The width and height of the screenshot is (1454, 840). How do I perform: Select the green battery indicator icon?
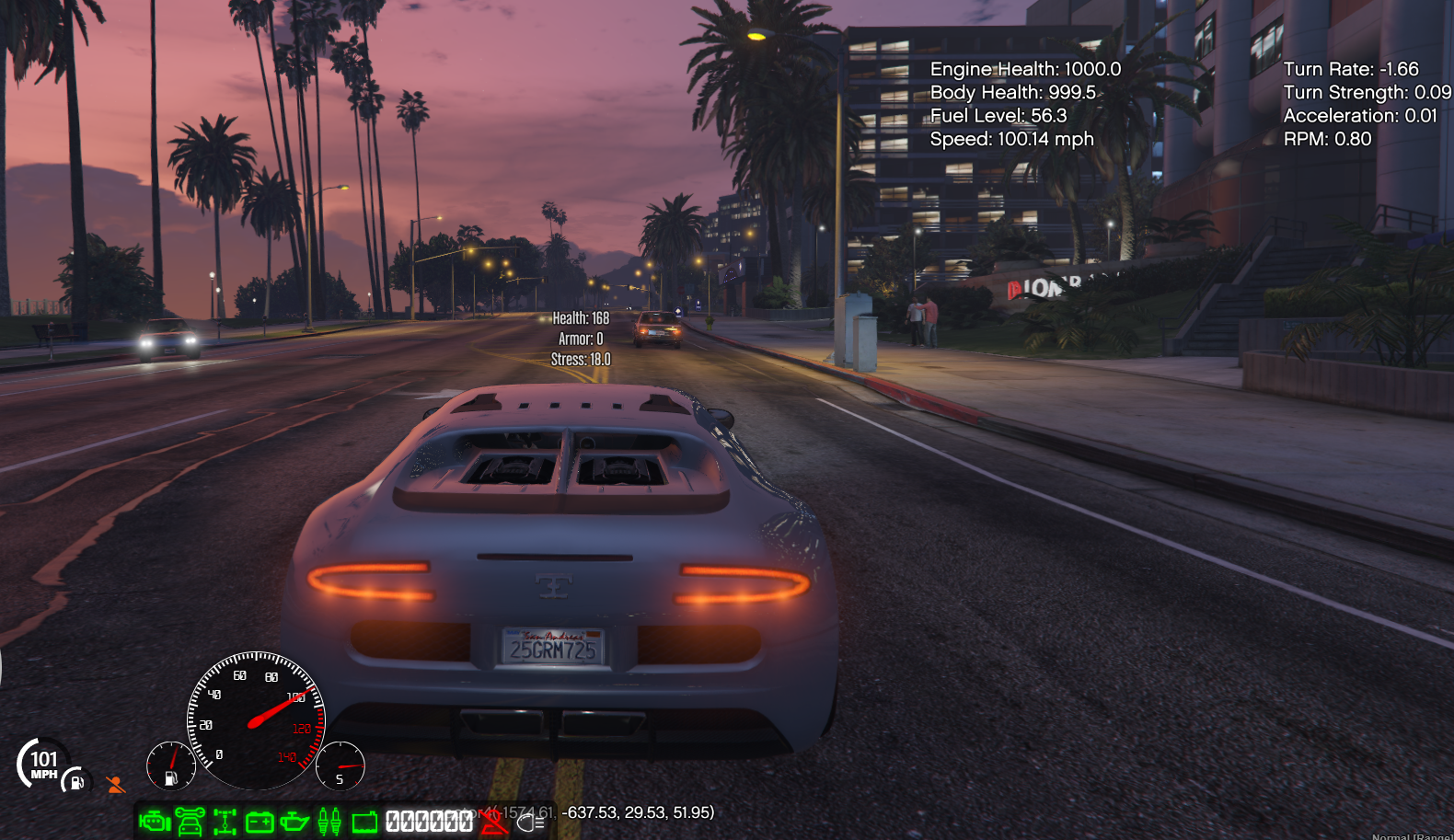260,821
